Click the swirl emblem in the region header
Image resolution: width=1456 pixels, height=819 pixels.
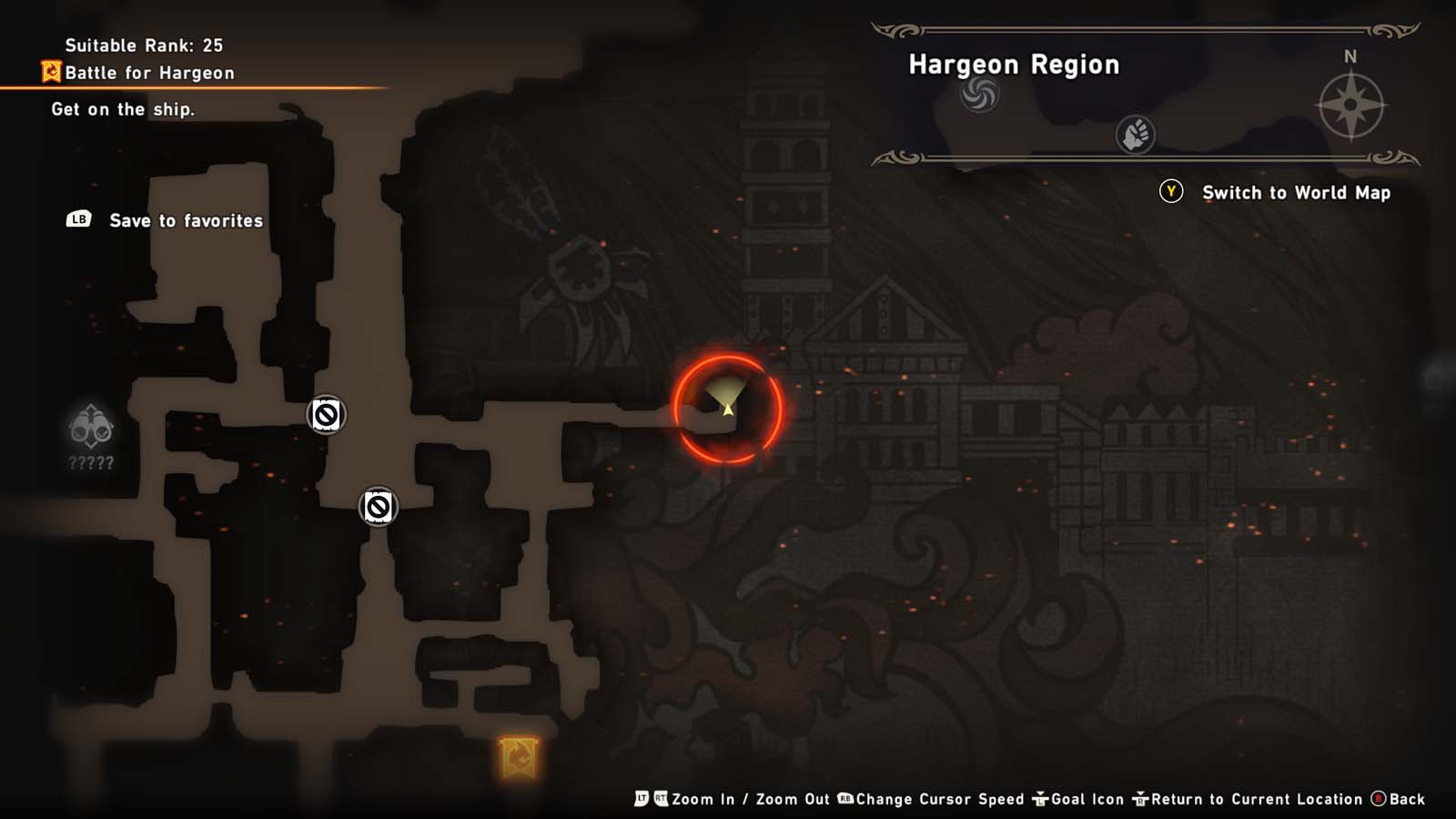click(x=982, y=95)
